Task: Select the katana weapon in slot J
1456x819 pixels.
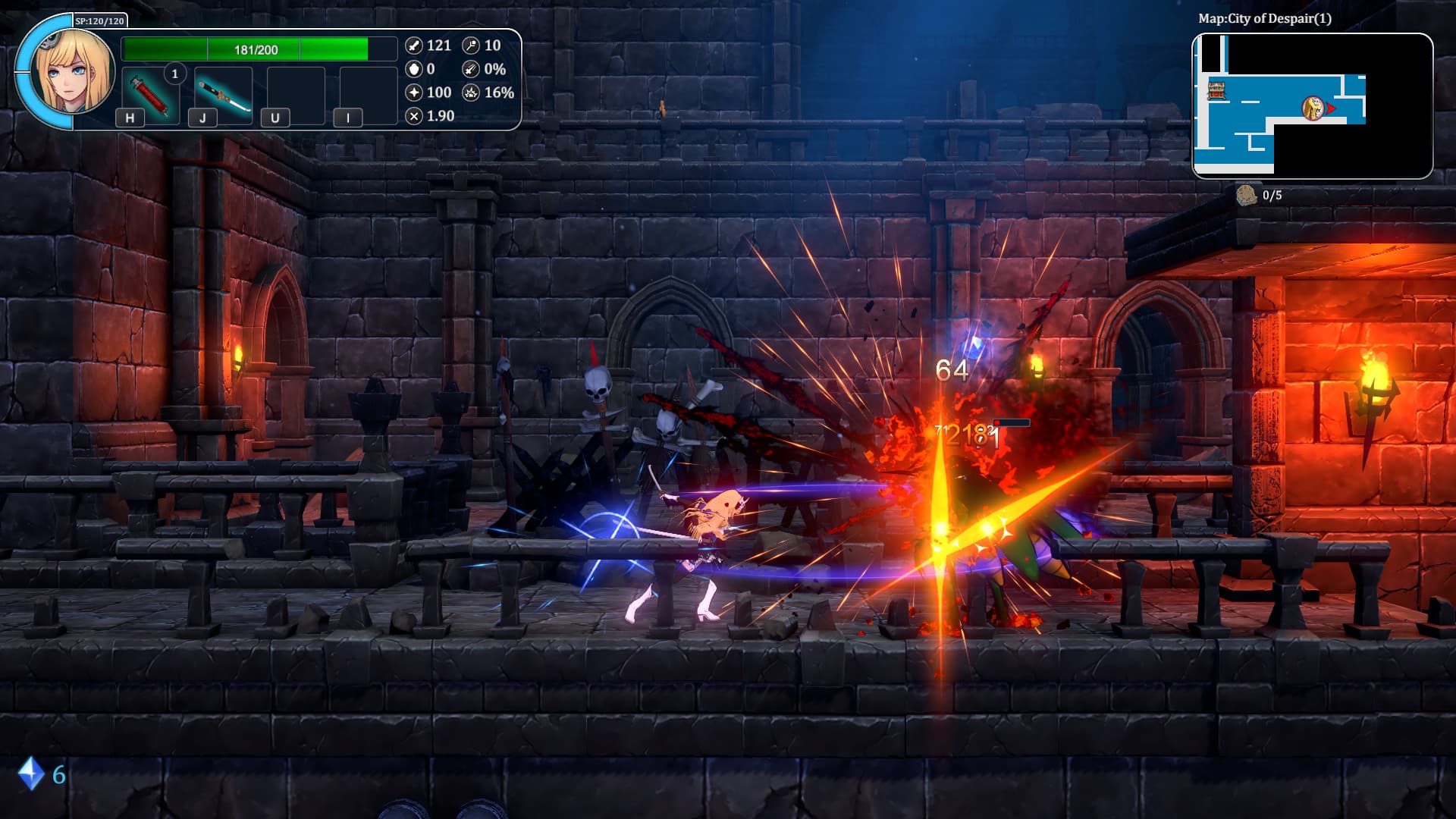Action: (223, 93)
